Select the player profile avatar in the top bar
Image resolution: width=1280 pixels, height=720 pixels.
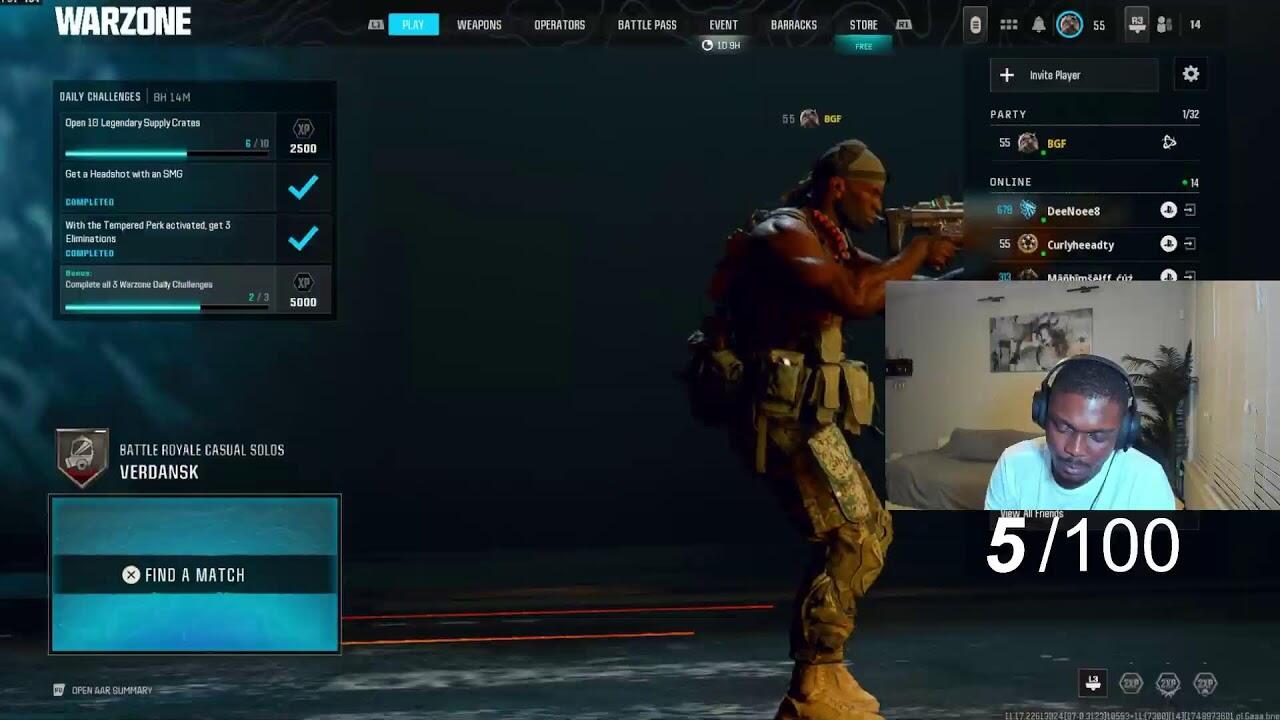point(1069,25)
